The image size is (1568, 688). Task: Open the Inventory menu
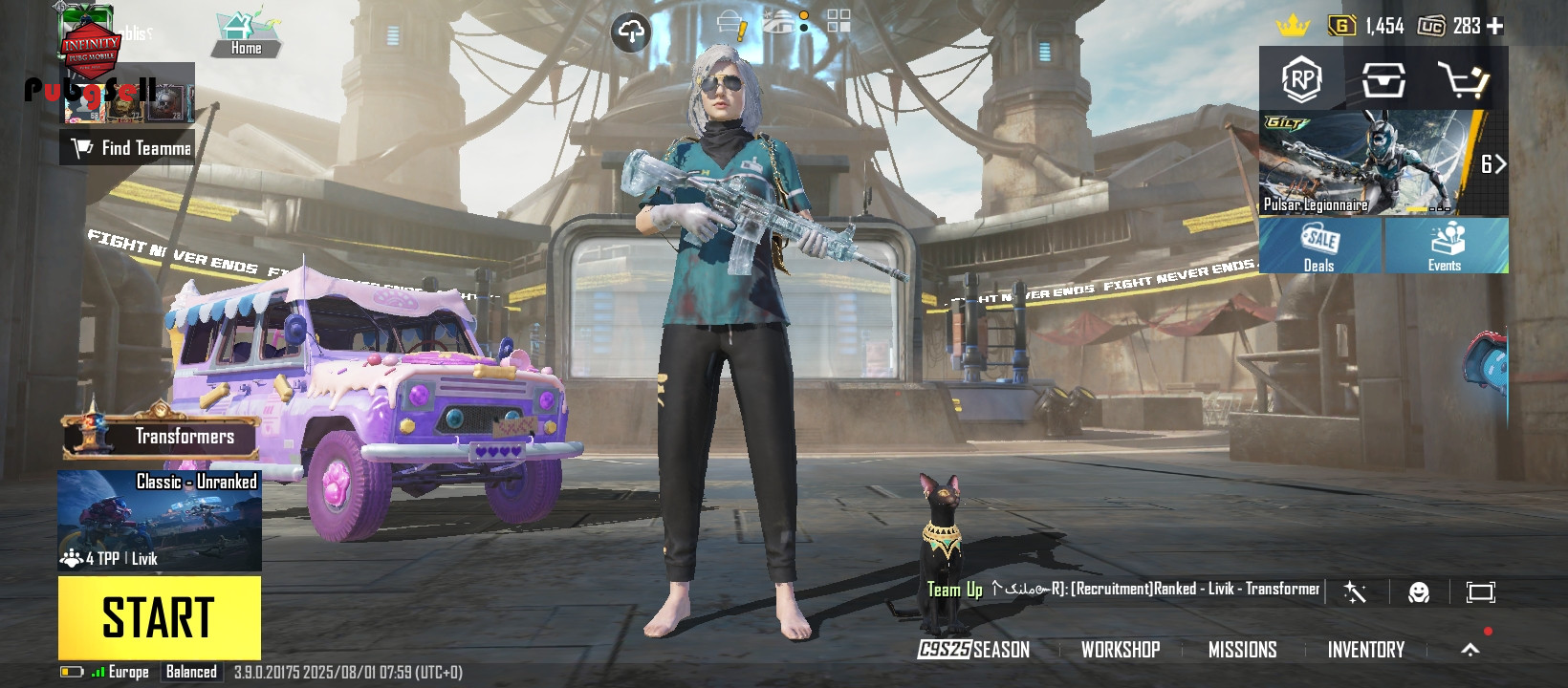(1365, 650)
